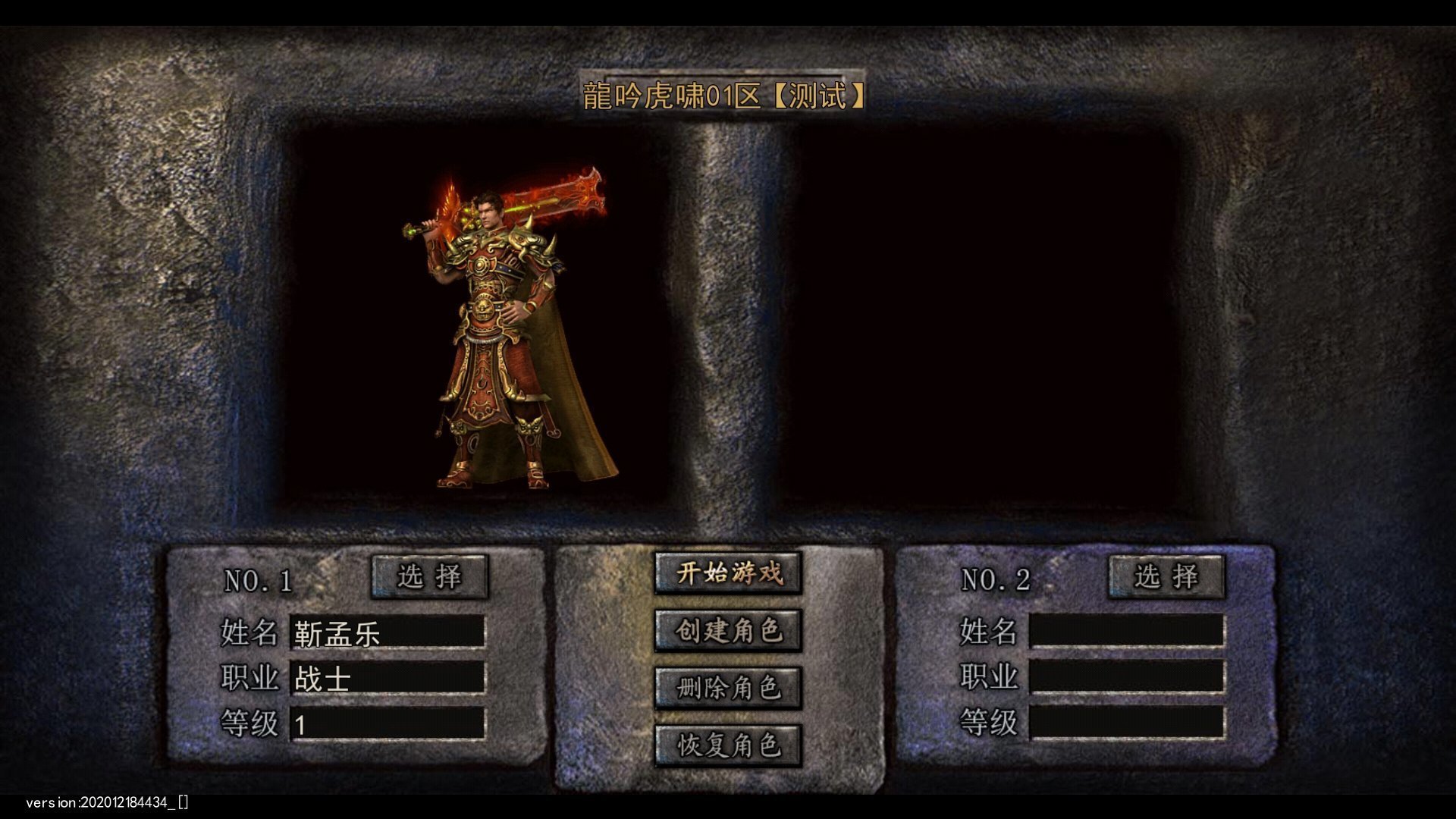Select 恢复角色 to restore a character
The image size is (1456, 819).
[x=728, y=746]
